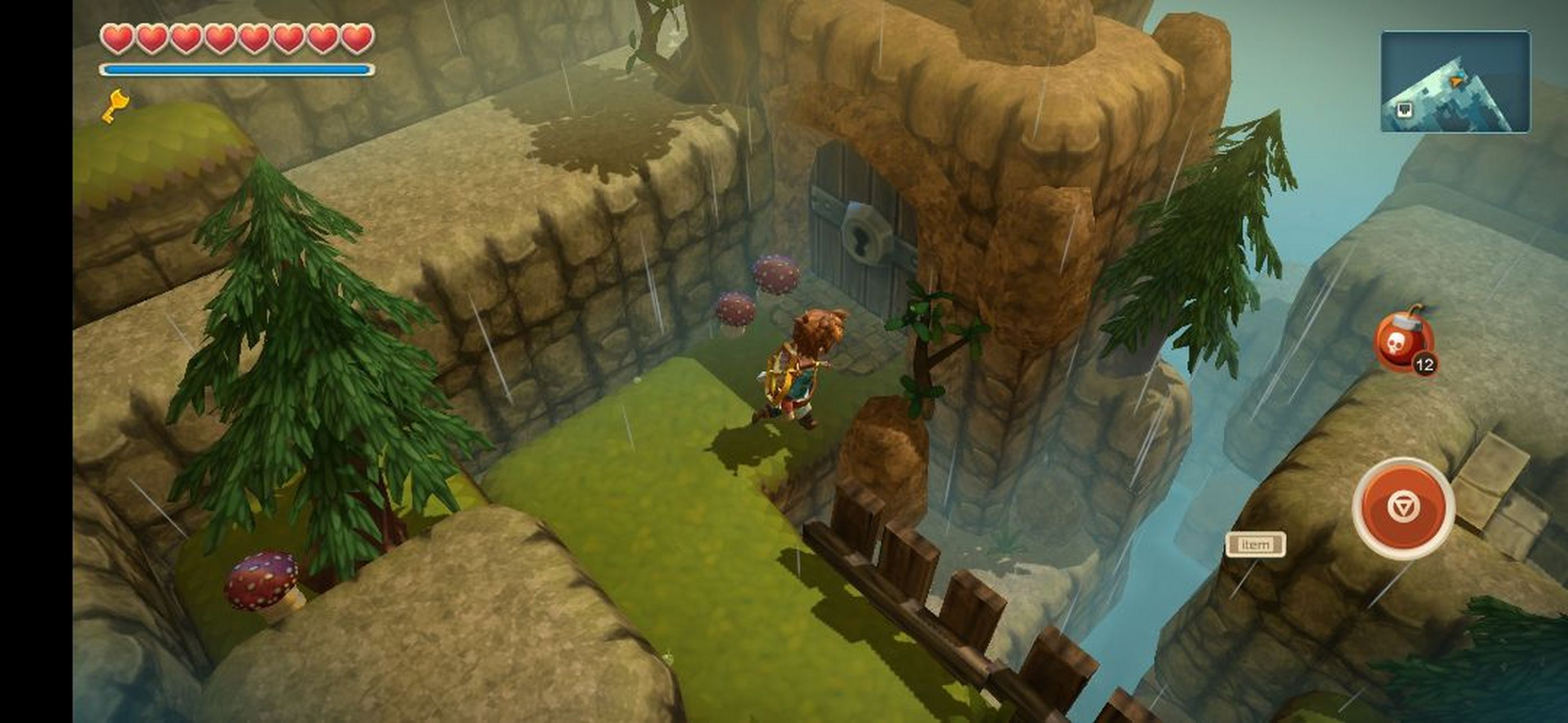Open the minimap in the corner
Screen dimensions: 1568x723
click(x=1455, y=81)
